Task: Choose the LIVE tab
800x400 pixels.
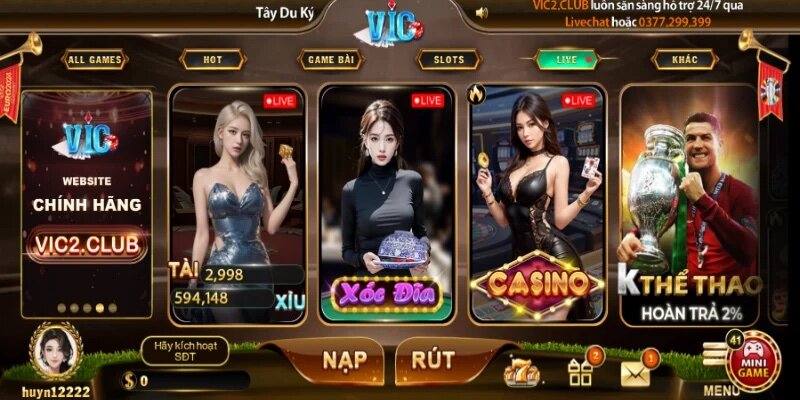Action: (566, 60)
